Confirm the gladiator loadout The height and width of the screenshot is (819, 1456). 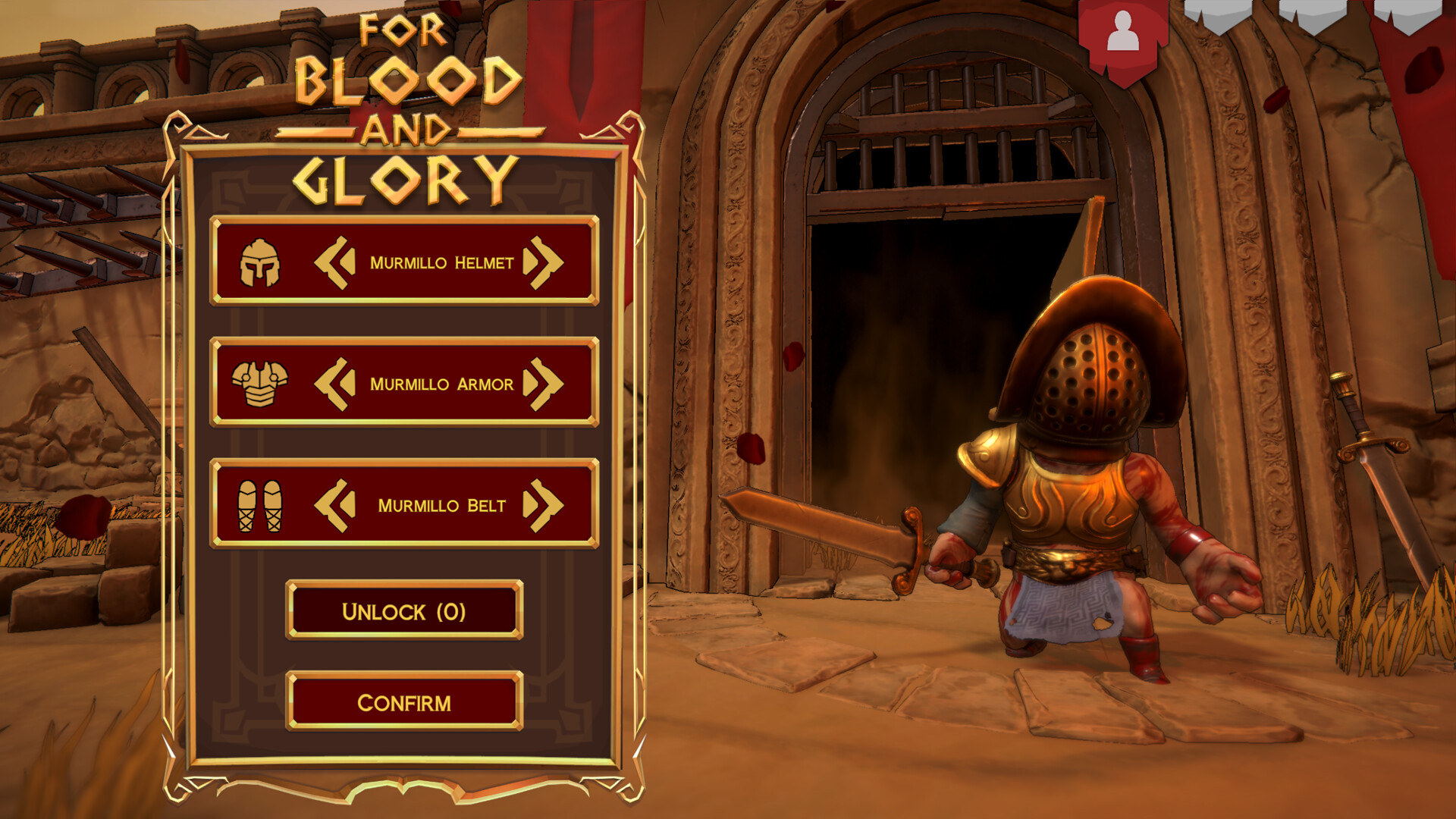click(404, 704)
